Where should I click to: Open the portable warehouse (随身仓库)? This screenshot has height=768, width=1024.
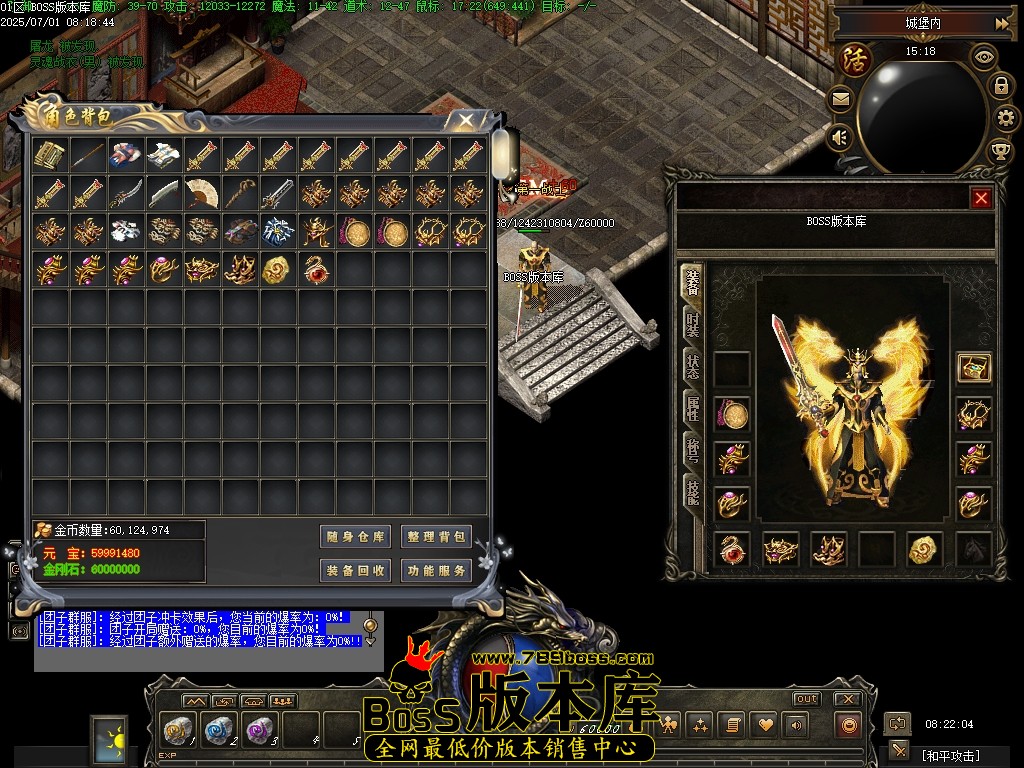tap(355, 537)
